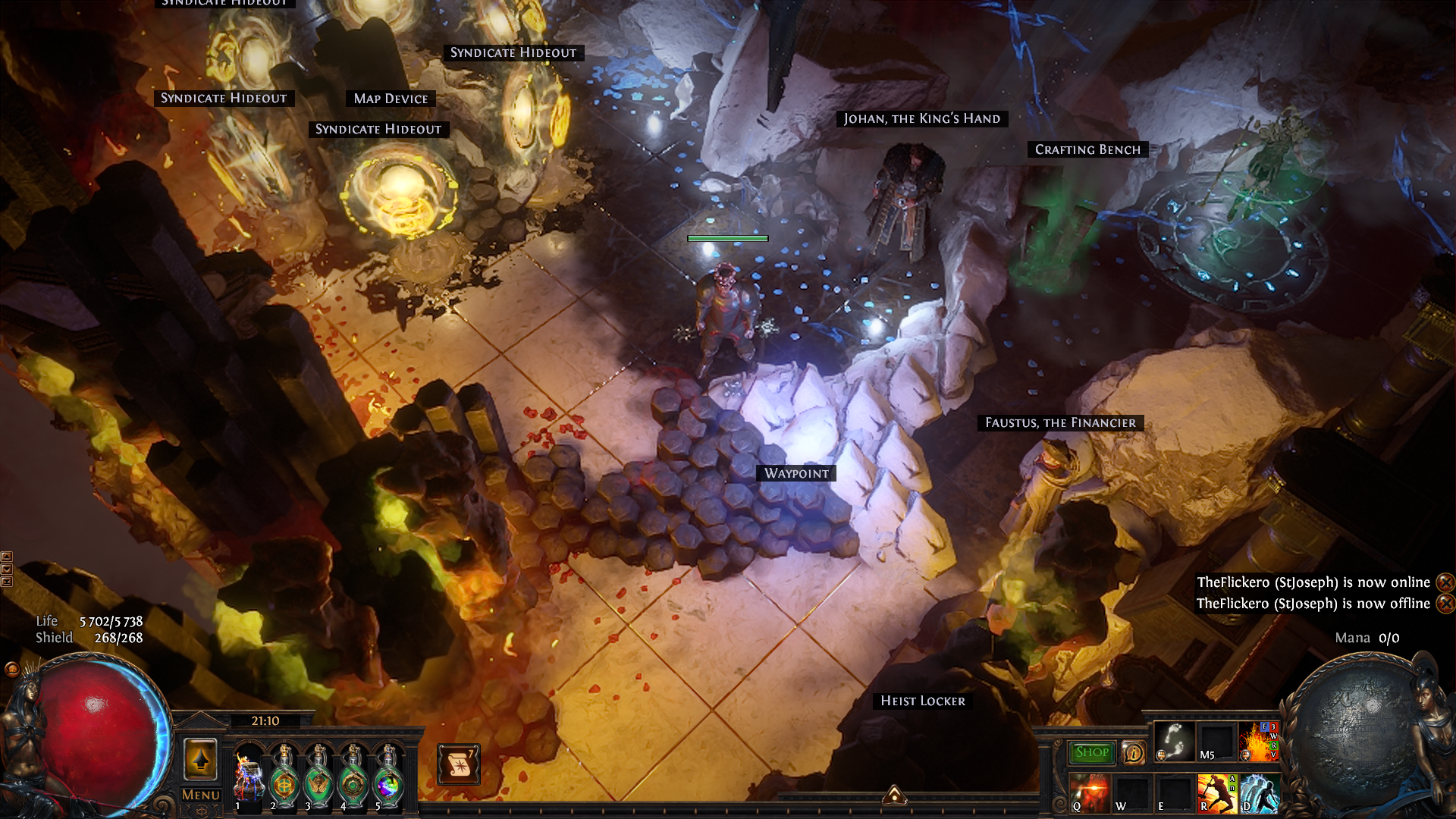Click the Map Device label

click(391, 99)
